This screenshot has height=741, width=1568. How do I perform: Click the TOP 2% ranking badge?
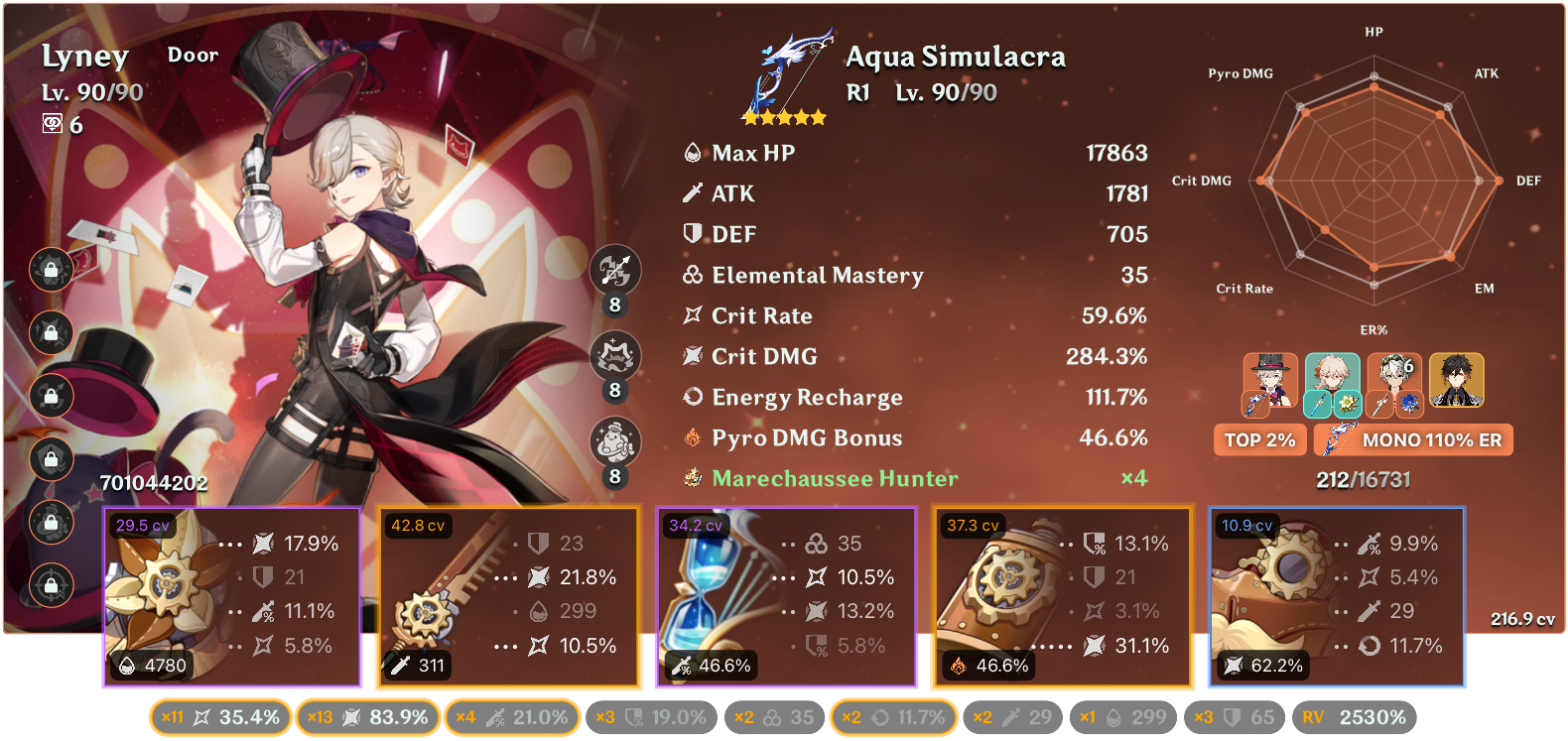(1259, 439)
